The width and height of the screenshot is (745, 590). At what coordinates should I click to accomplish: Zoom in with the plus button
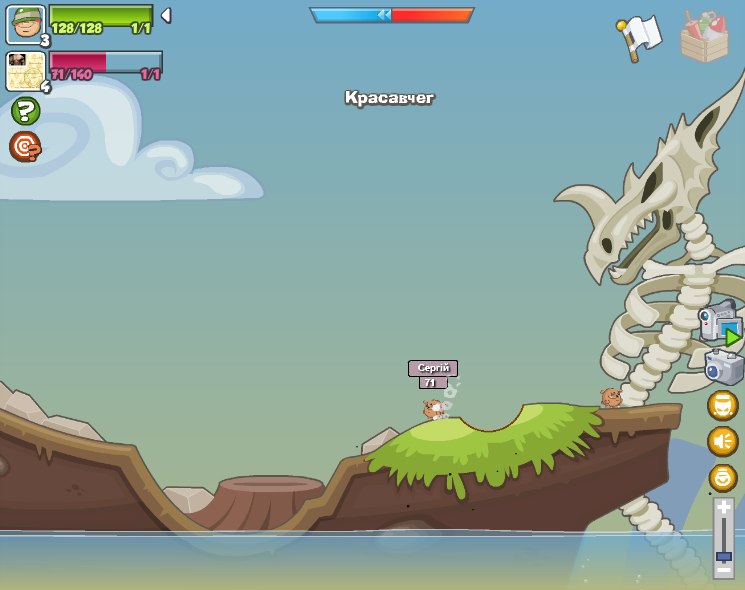[x=723, y=508]
